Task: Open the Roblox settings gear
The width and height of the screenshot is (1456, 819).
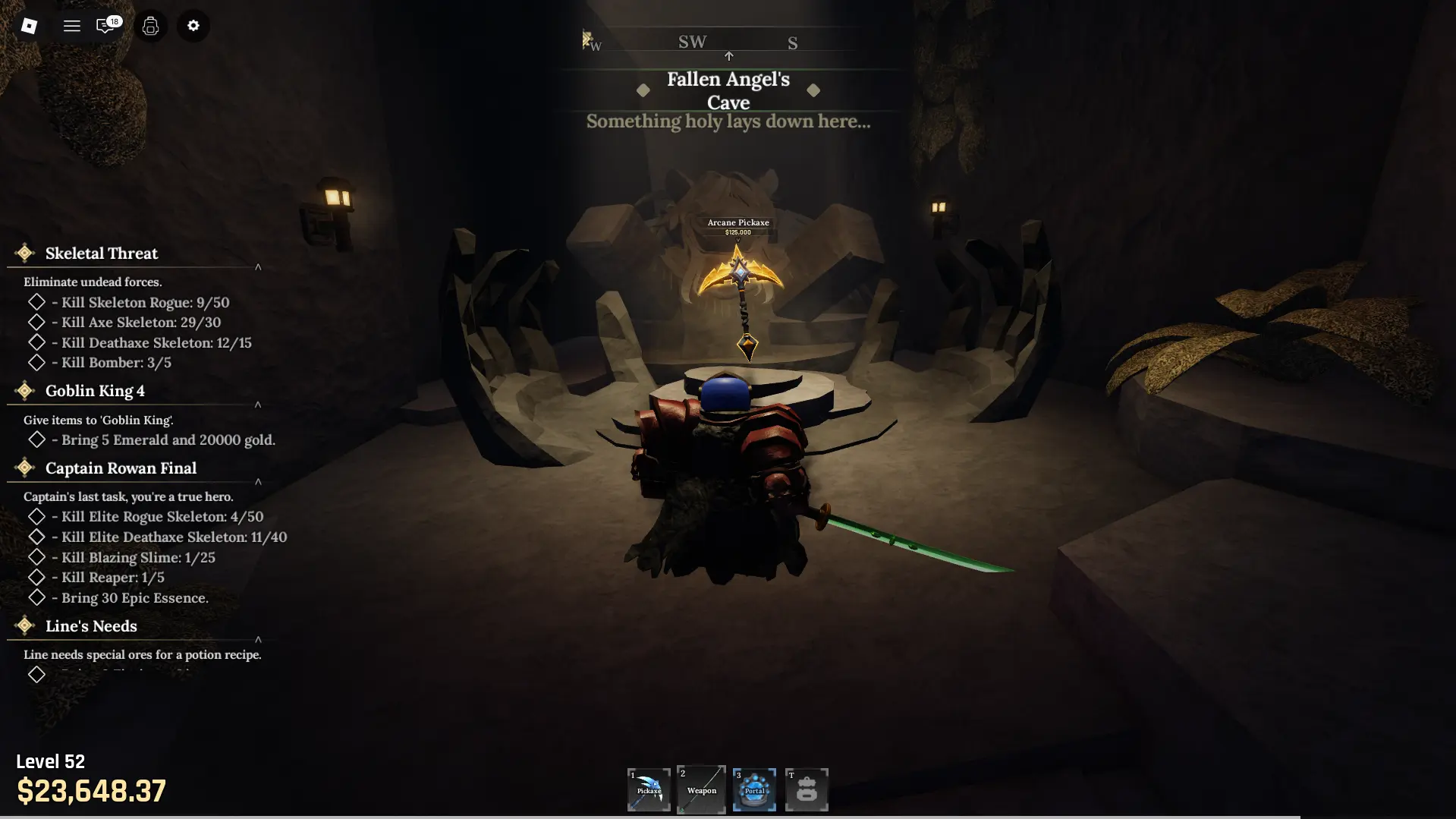Action: pyautogui.click(x=193, y=26)
